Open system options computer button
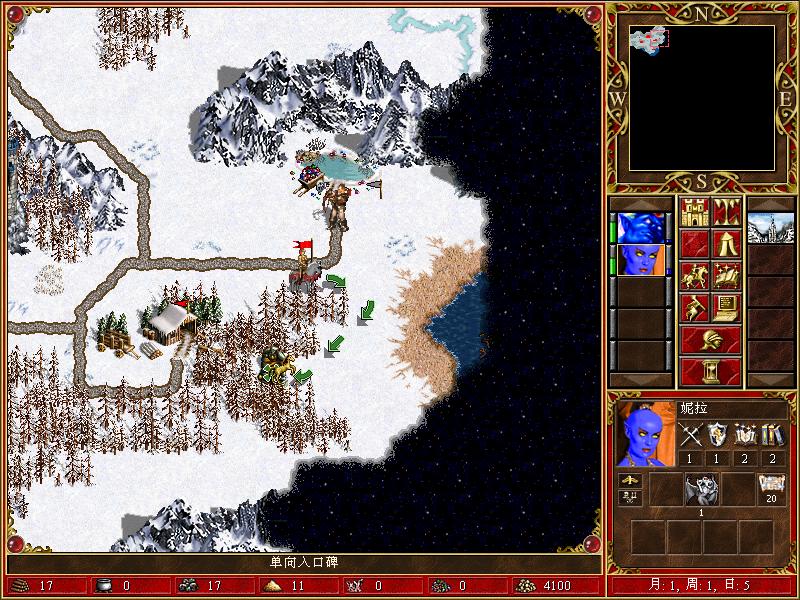The image size is (800, 600). click(x=727, y=307)
